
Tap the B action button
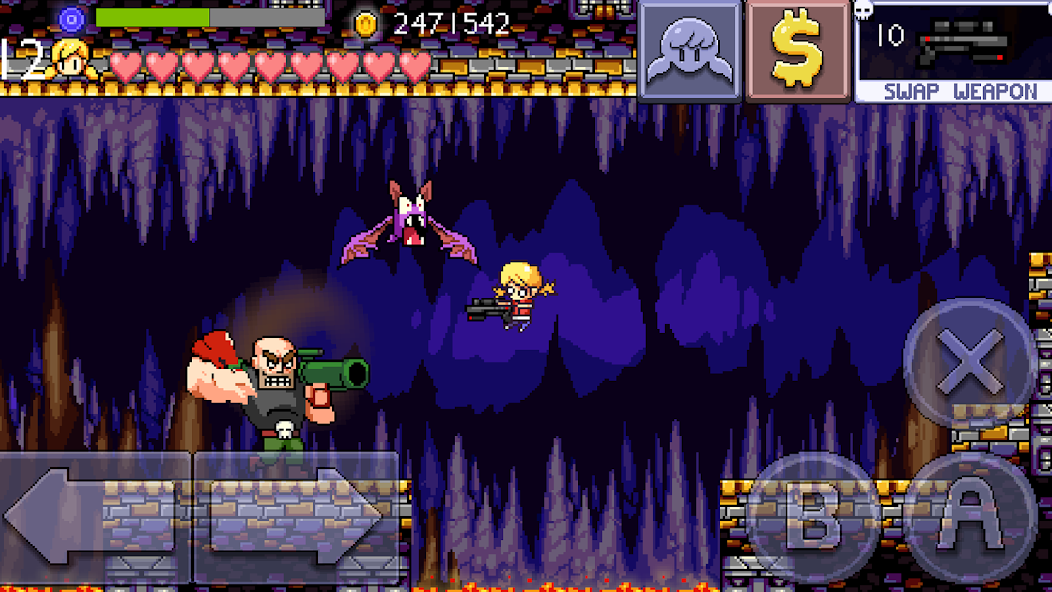tap(812, 519)
